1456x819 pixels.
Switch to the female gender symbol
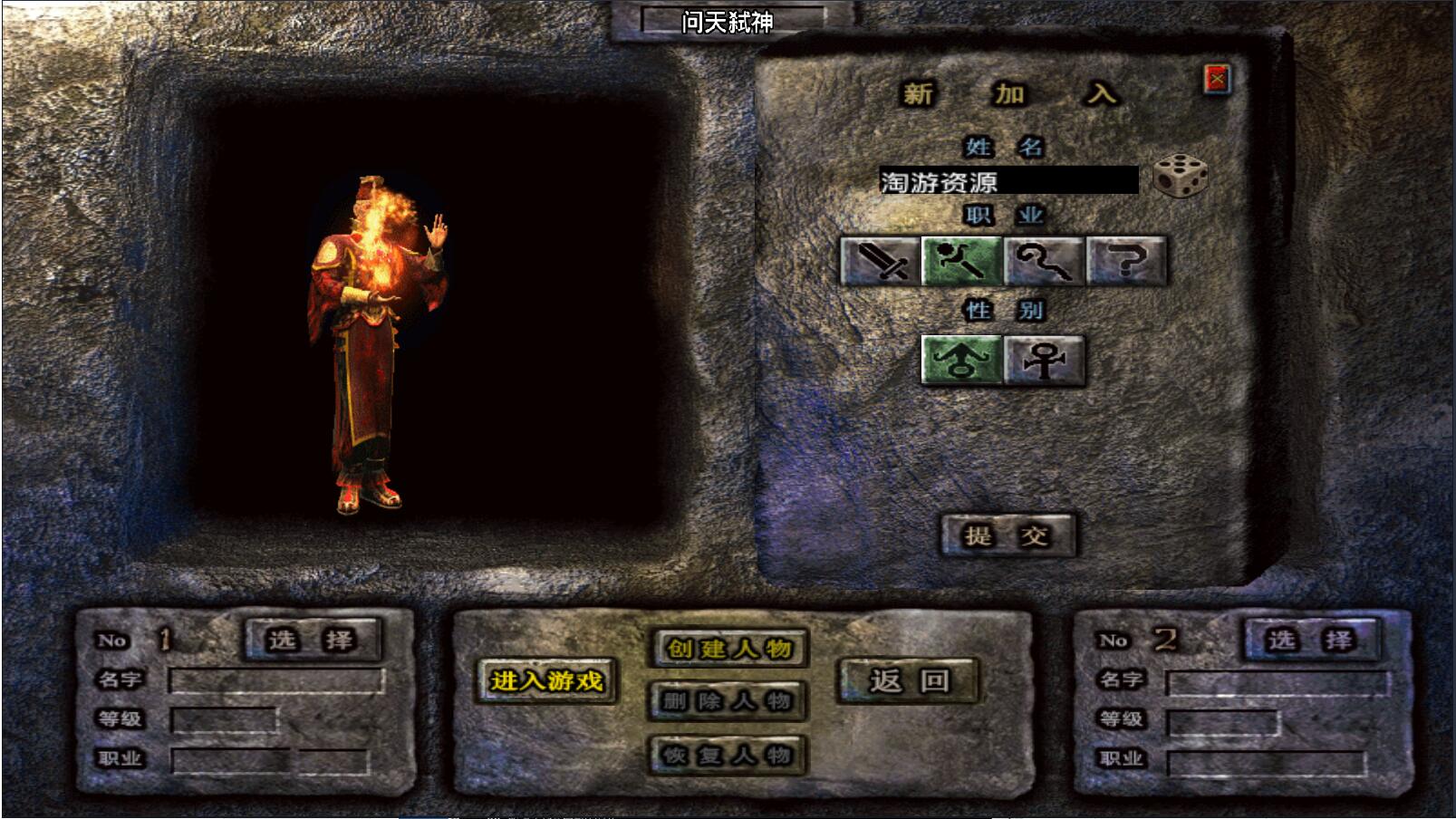[1044, 361]
